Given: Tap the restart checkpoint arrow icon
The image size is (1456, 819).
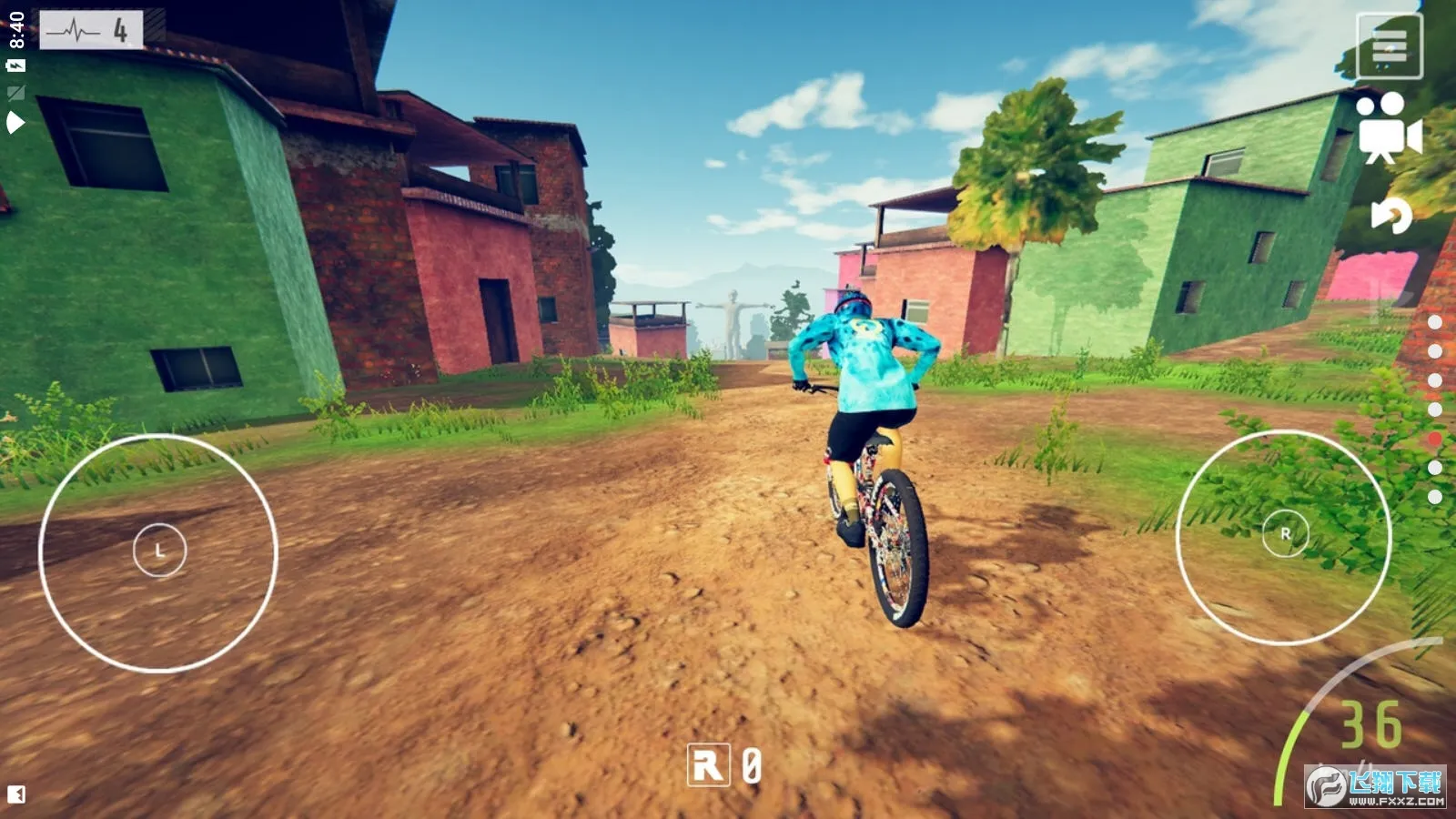Looking at the screenshot, I should (x=1391, y=216).
